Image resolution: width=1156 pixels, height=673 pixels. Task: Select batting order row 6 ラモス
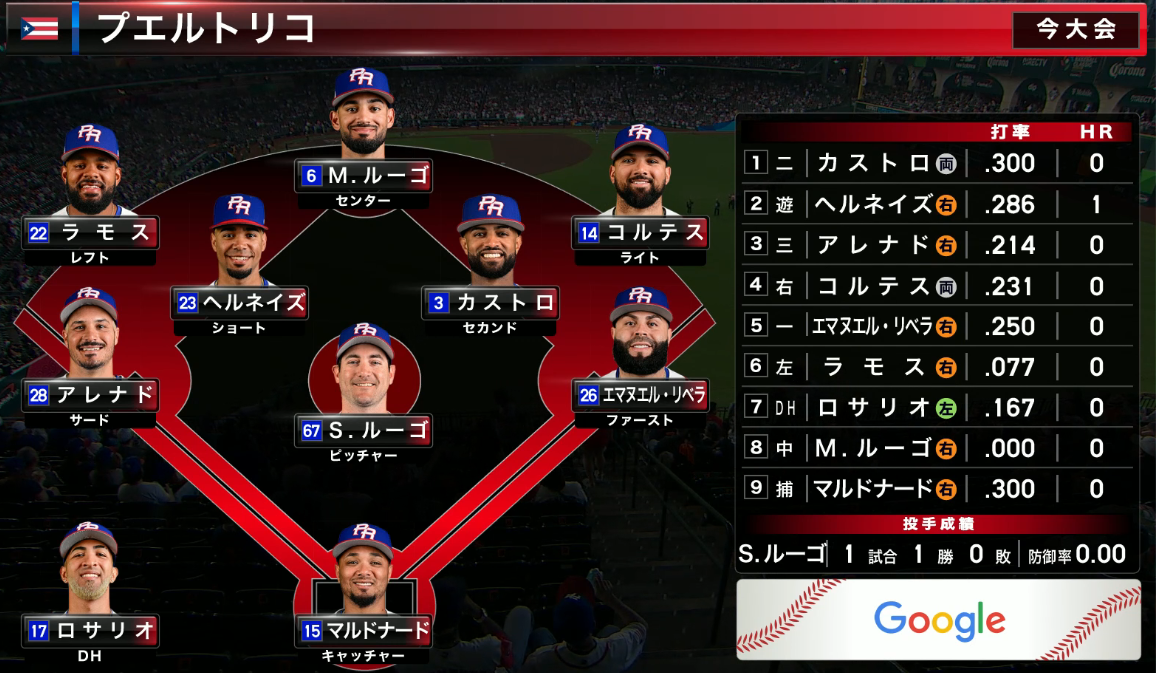click(x=937, y=367)
